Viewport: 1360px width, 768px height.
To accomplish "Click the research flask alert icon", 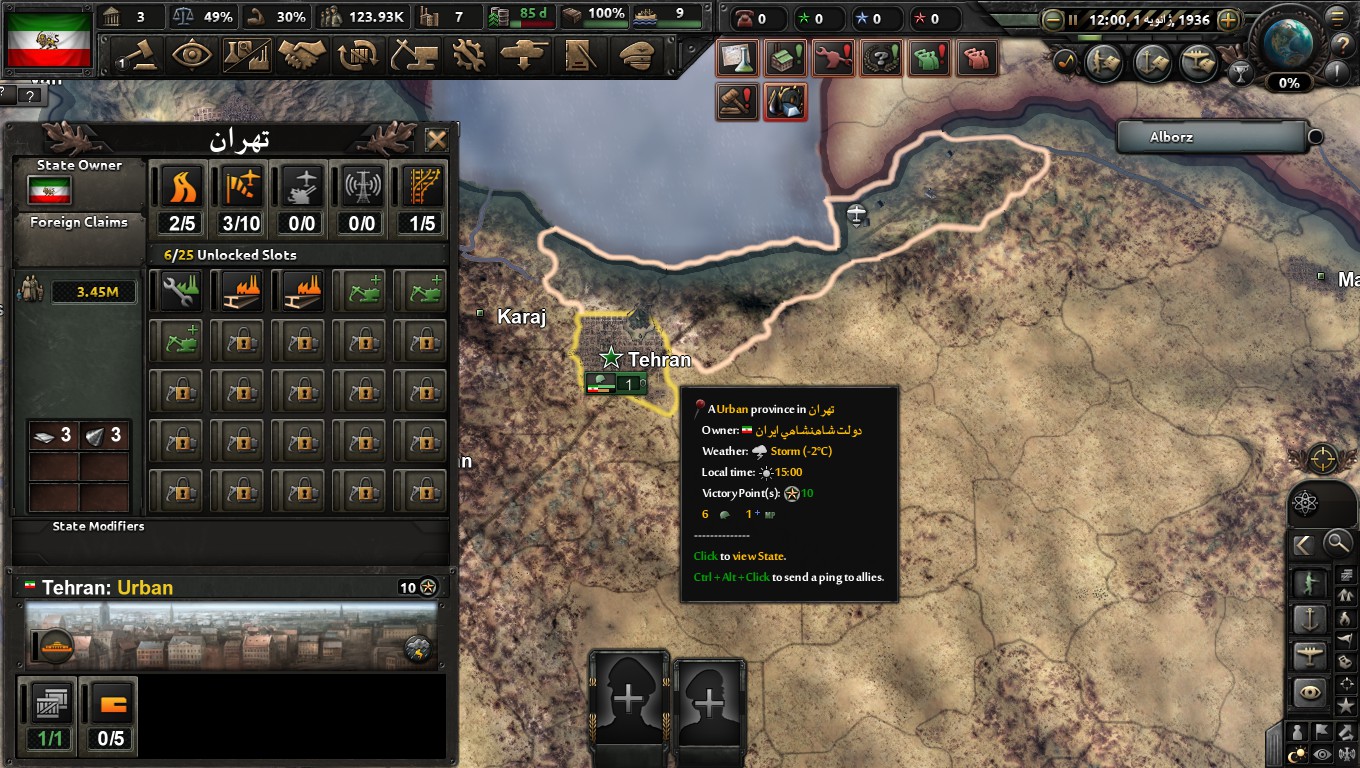I will coord(736,60).
